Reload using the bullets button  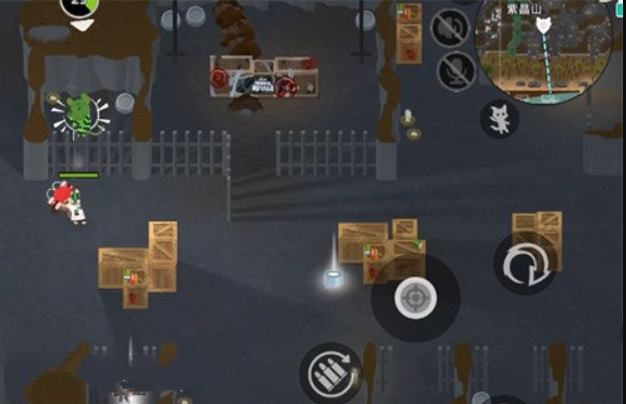331,371
